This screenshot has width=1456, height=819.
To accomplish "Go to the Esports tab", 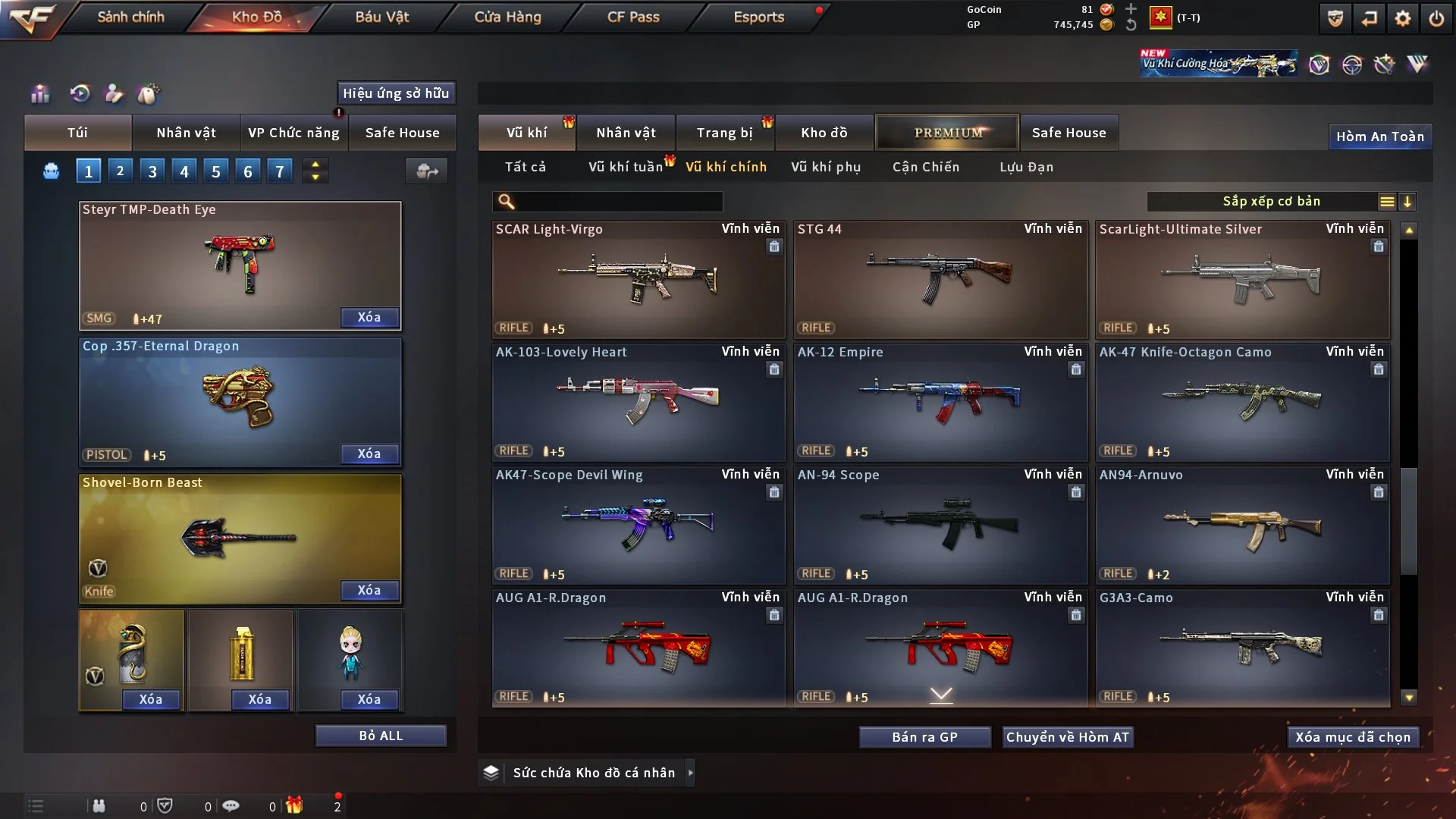I will click(758, 17).
